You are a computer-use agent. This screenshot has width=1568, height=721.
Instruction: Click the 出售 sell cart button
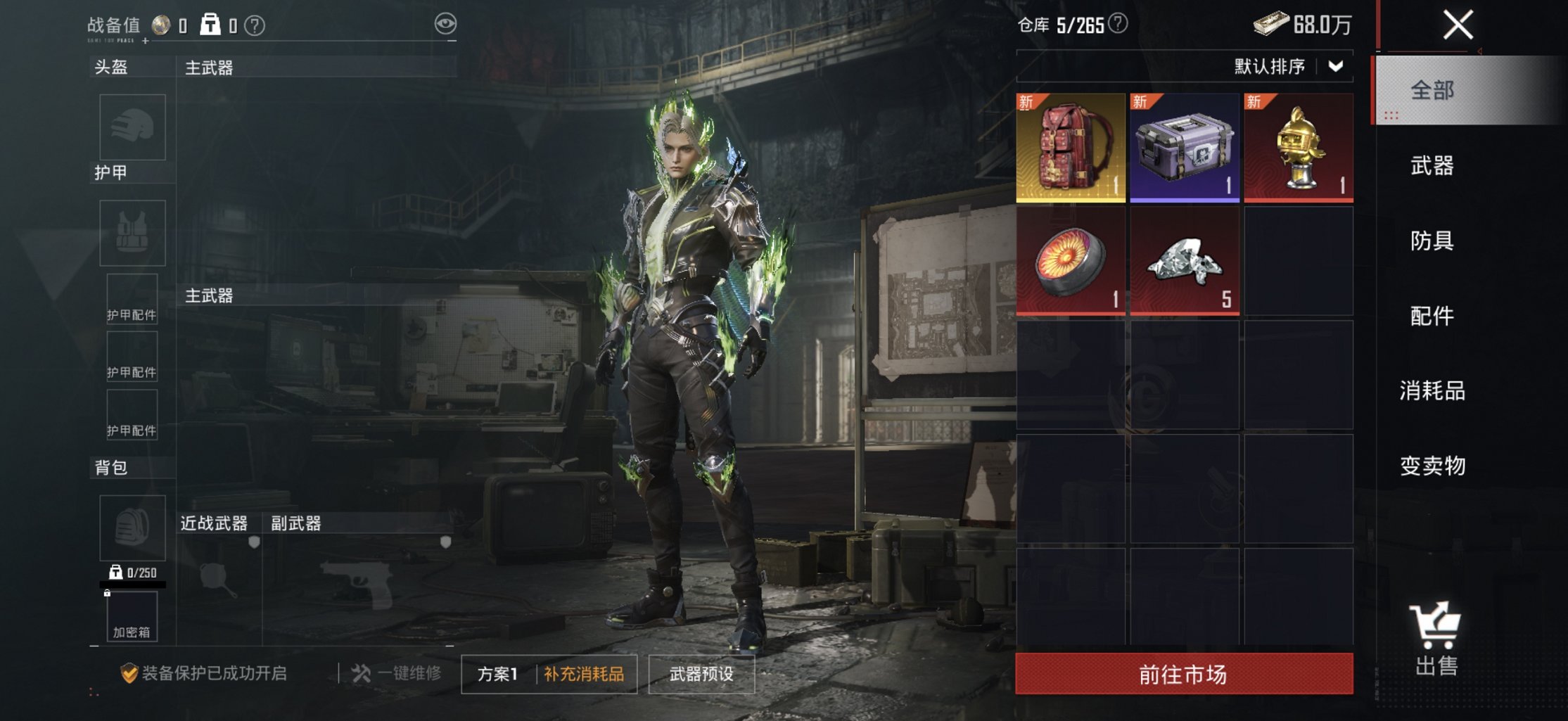coord(1435,639)
